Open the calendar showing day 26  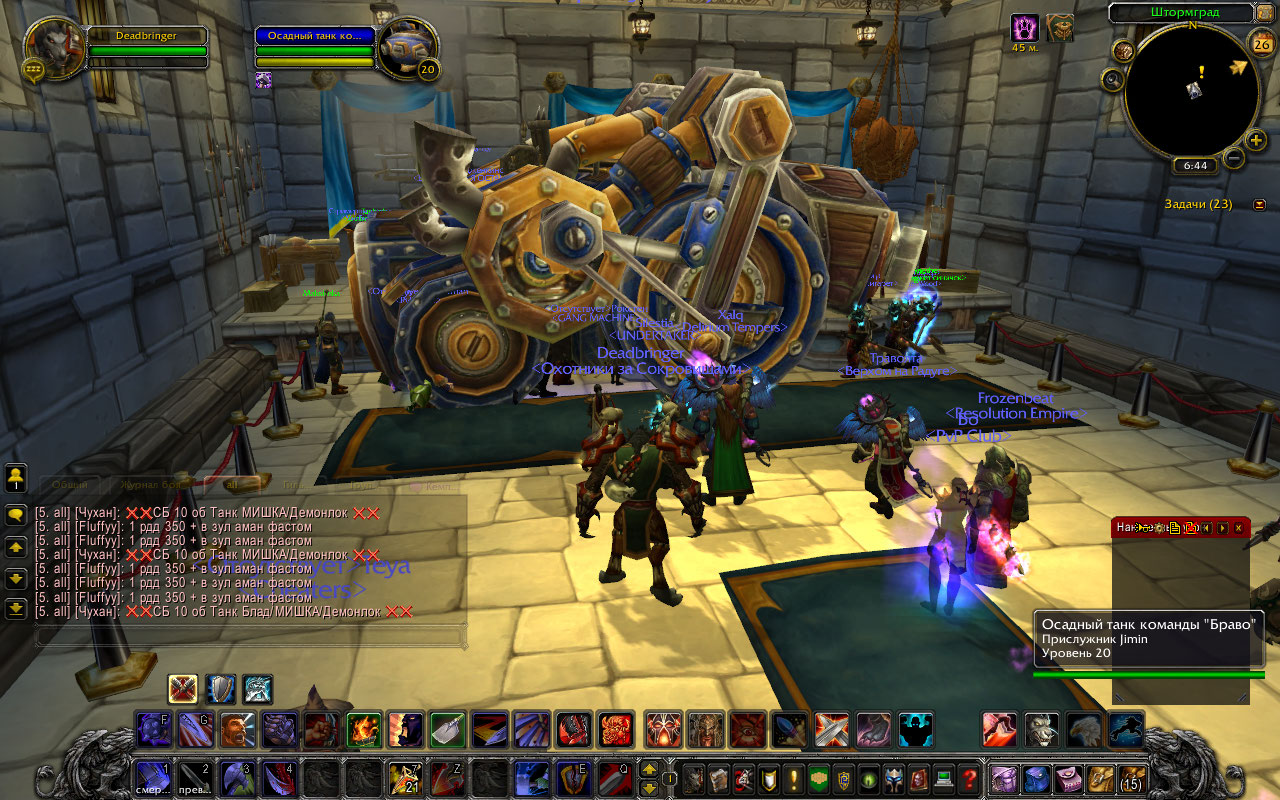pos(1262,43)
